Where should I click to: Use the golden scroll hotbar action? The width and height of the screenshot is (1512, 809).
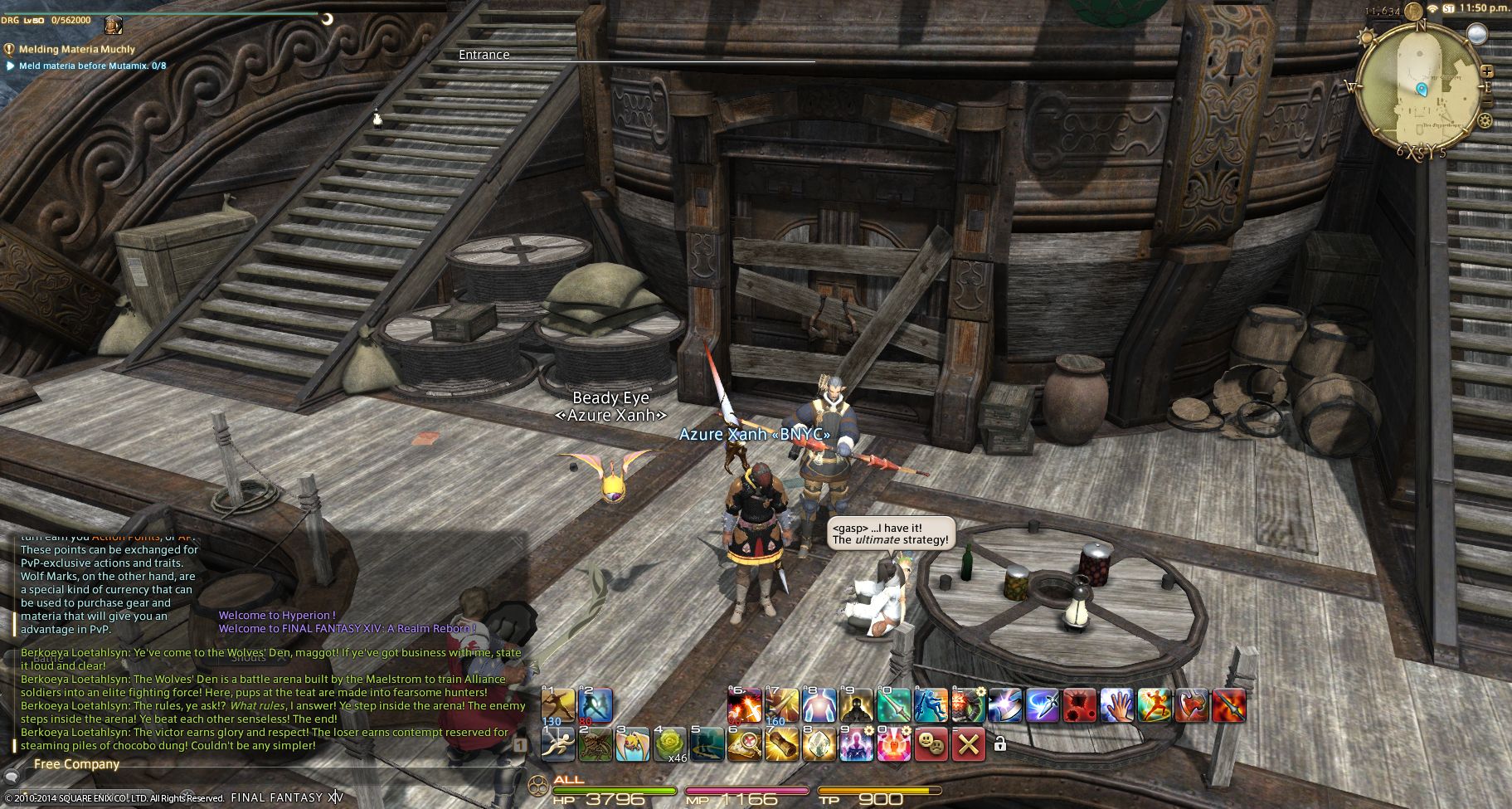(782, 743)
